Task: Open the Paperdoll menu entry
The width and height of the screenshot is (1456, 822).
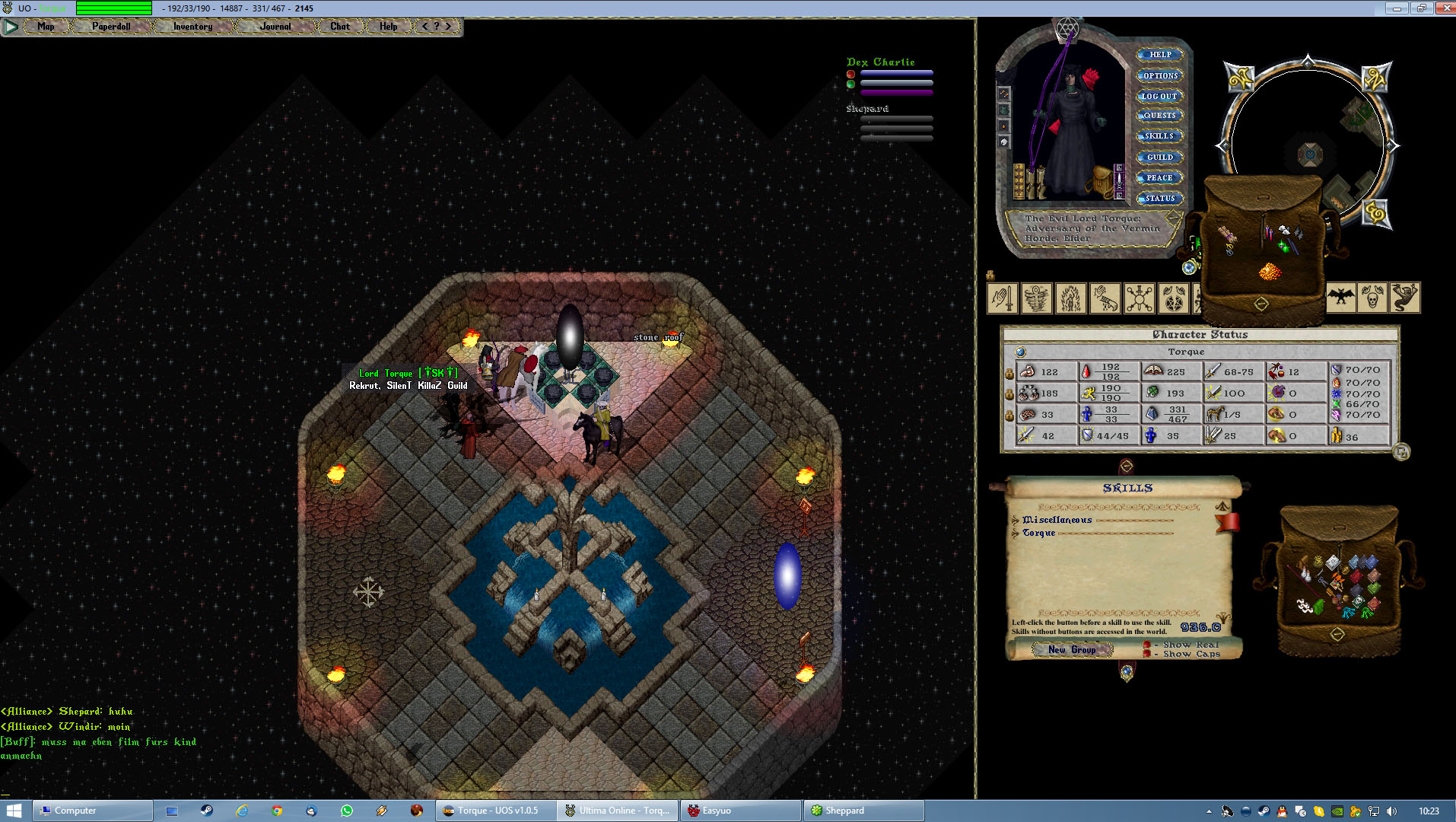Action: (x=111, y=27)
